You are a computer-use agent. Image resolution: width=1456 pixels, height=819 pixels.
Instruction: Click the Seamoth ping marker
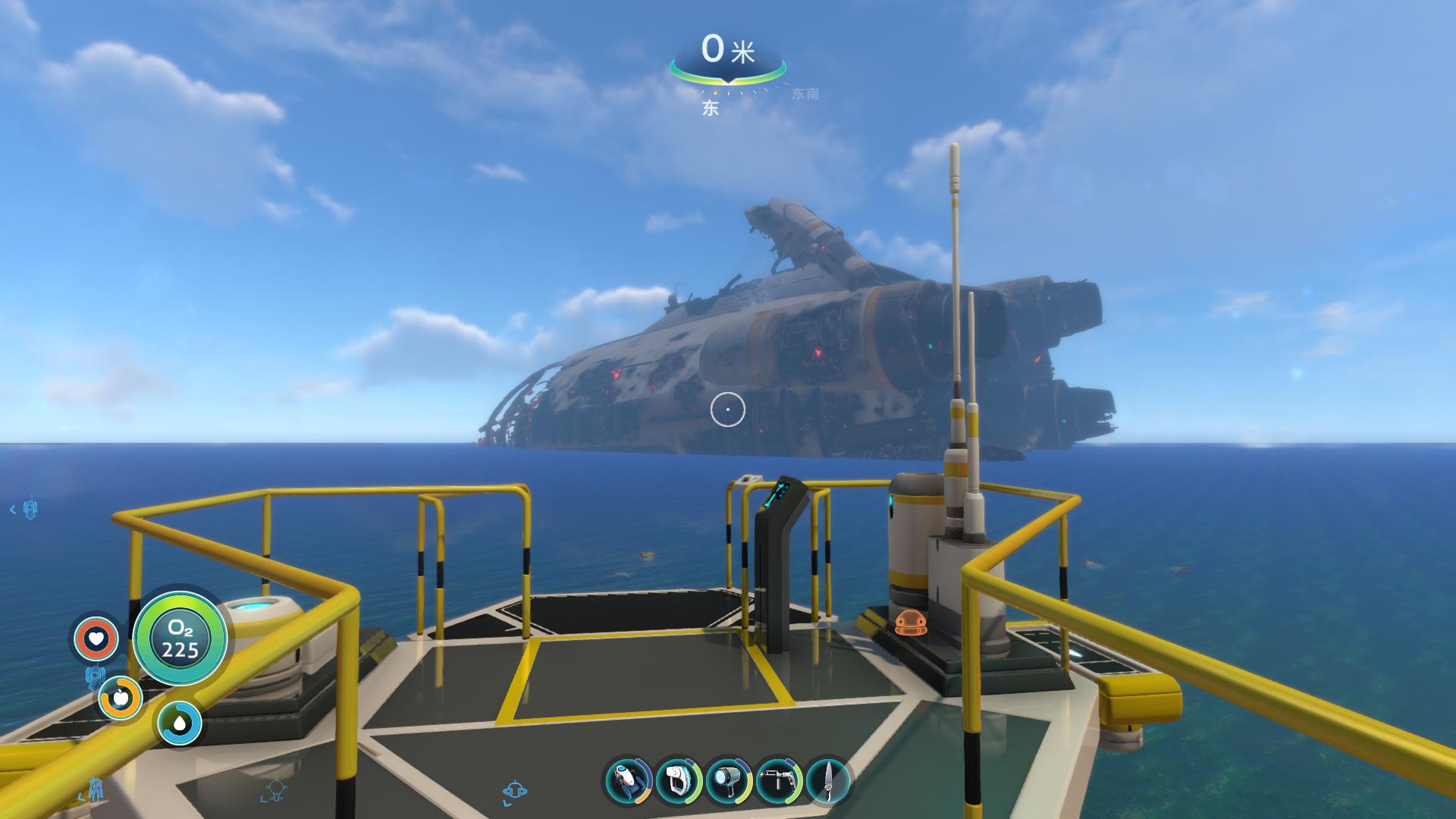(x=516, y=790)
